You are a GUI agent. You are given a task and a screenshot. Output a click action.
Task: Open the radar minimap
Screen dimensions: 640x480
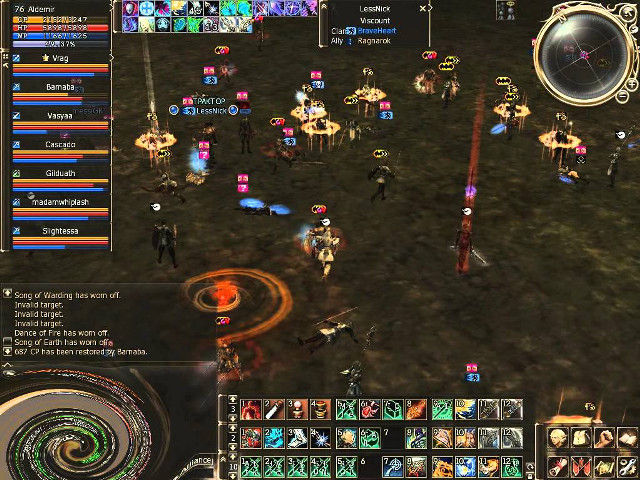[x=582, y=58]
